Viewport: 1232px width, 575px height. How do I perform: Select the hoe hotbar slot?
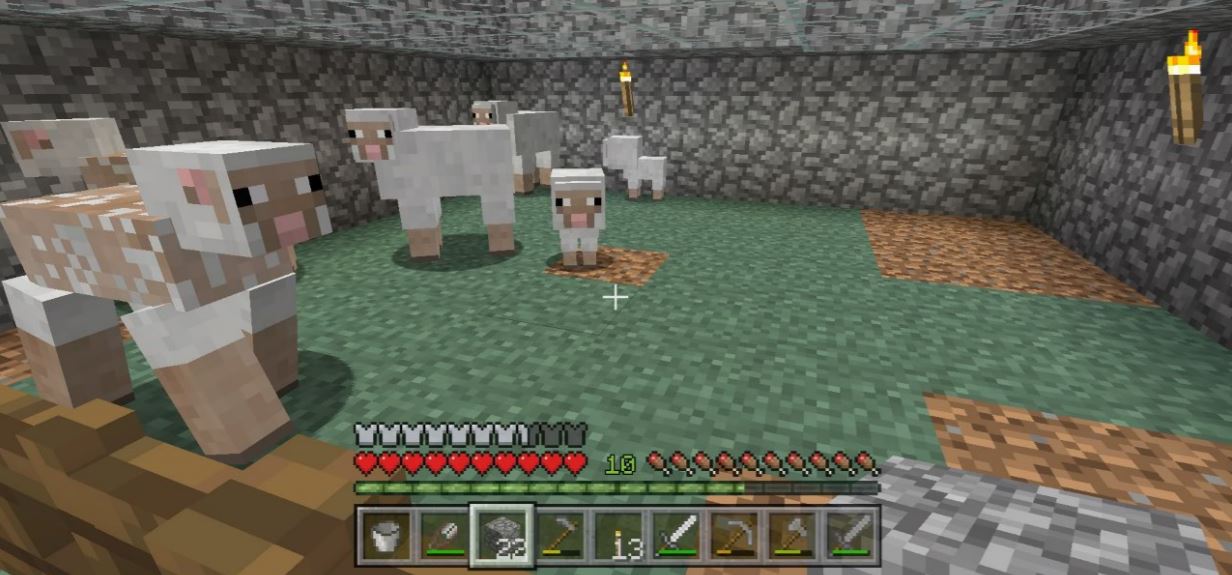pyautogui.click(x=560, y=535)
